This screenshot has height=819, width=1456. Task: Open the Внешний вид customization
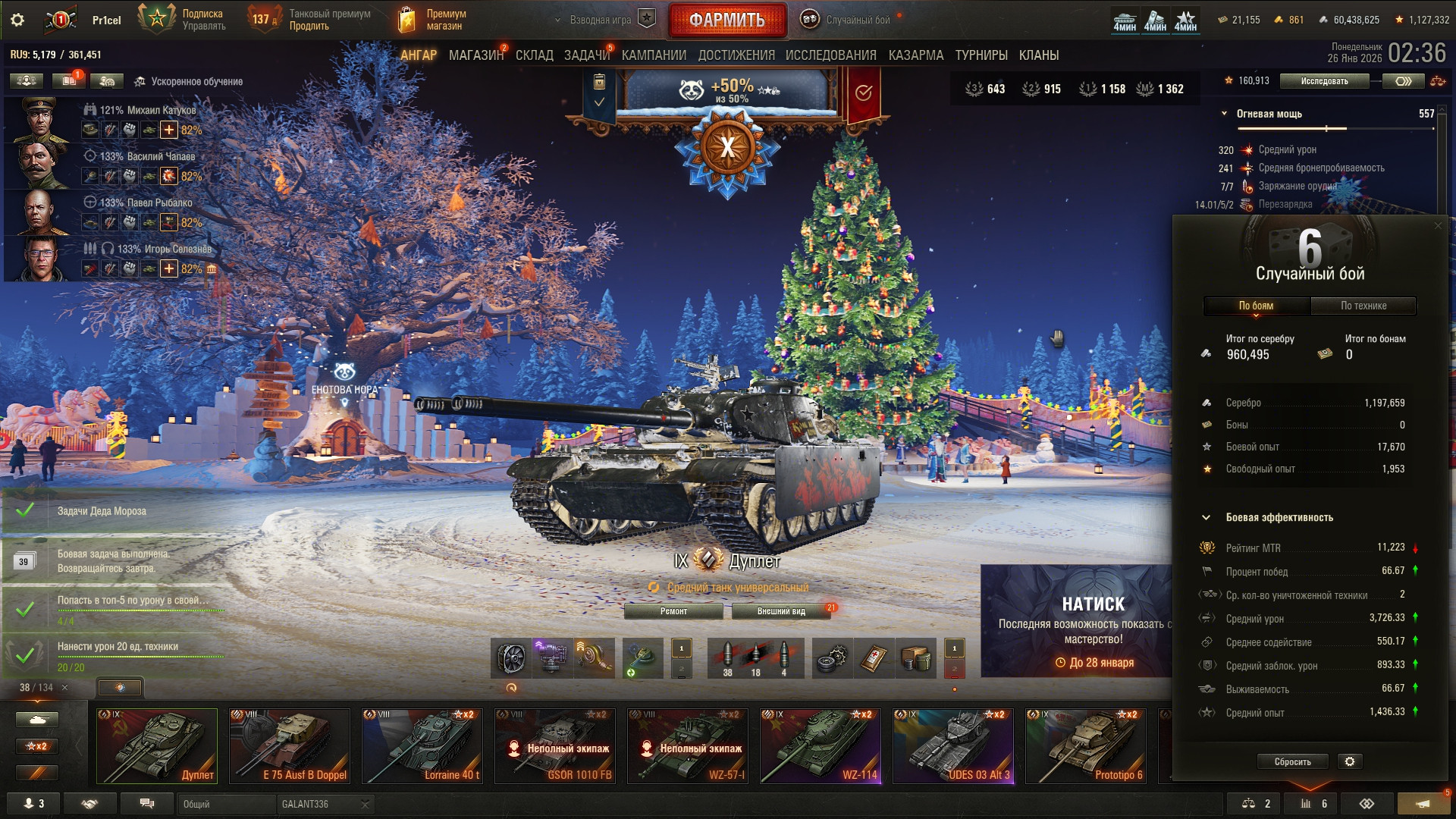(781, 611)
